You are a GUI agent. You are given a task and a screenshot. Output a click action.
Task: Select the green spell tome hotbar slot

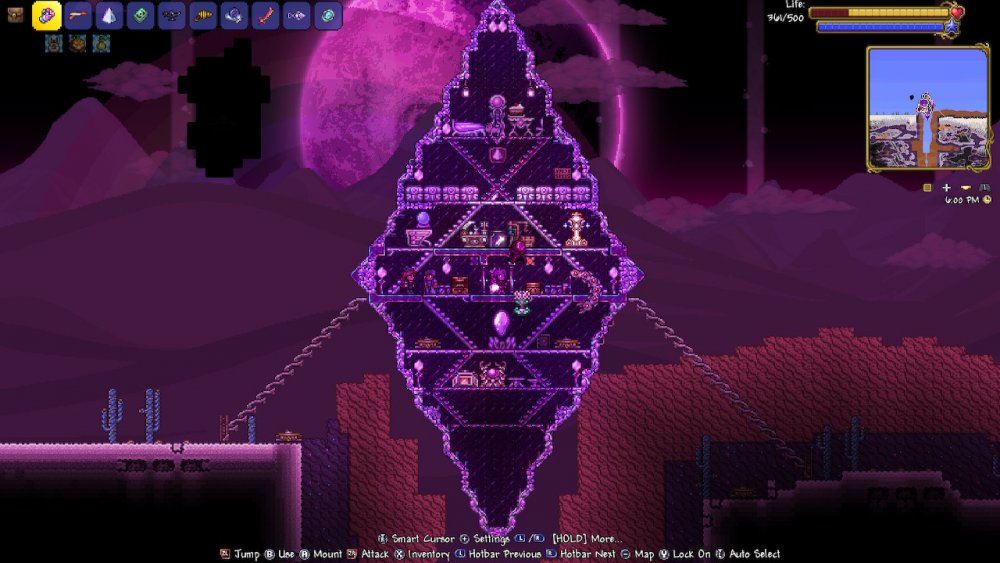[x=140, y=16]
